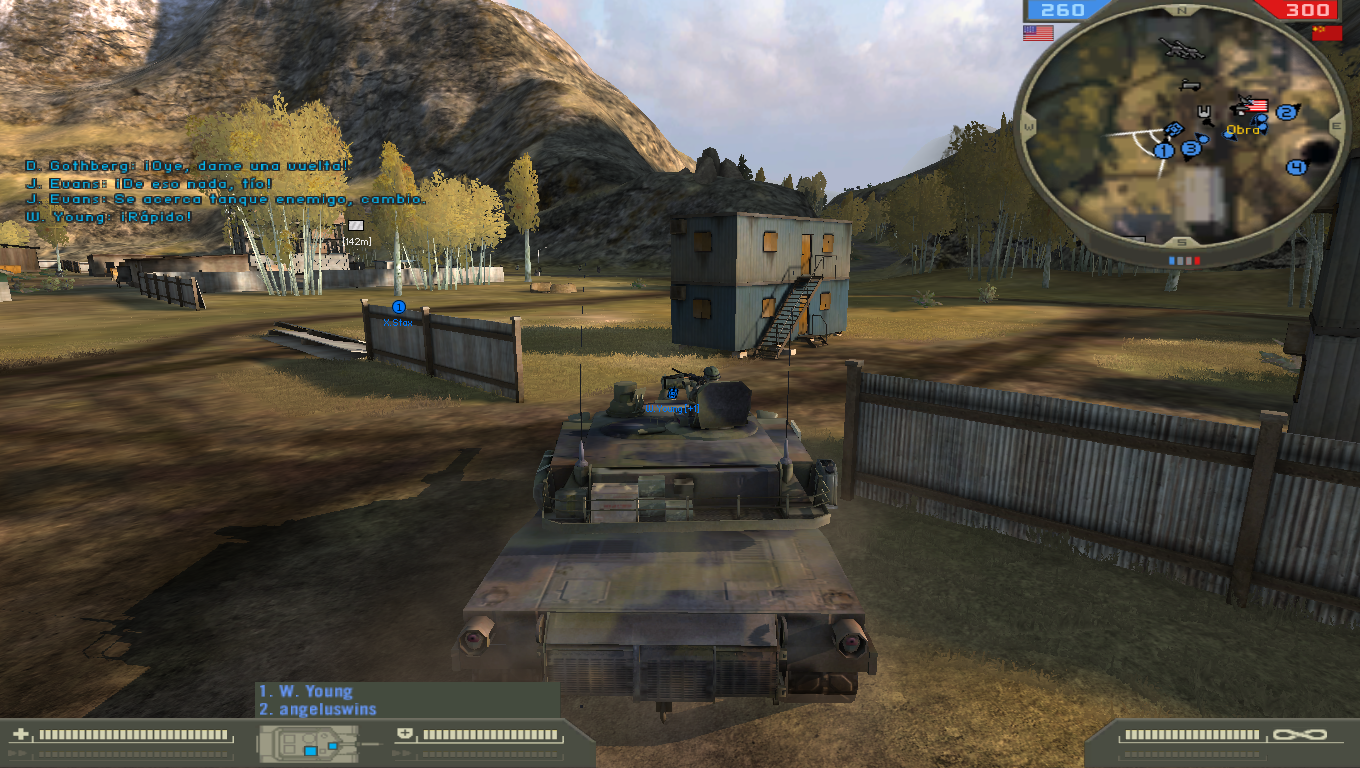Toggle control point 2 marker on minimap
The image size is (1360, 768).
point(1285,113)
